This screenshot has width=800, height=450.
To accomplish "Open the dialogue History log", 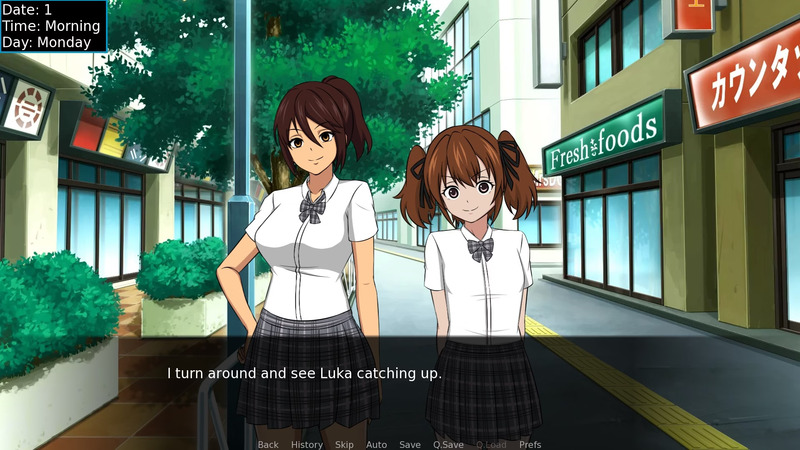I will 307,444.
